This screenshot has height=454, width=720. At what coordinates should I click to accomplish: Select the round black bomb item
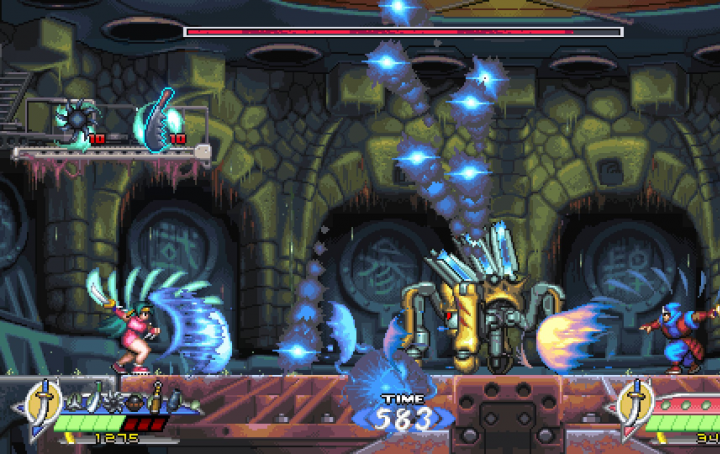click(x=135, y=402)
